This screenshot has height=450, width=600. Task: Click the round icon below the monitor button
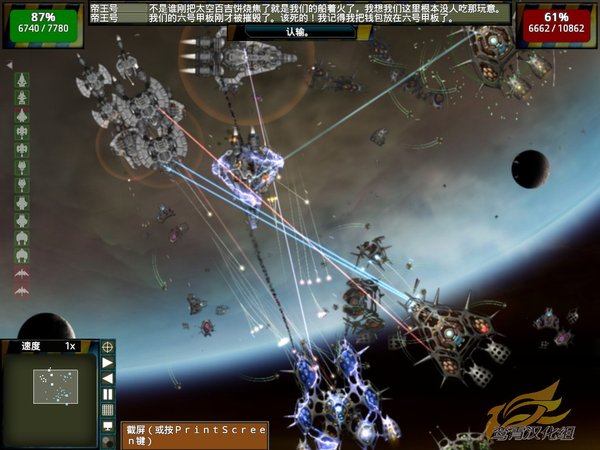pos(108,441)
